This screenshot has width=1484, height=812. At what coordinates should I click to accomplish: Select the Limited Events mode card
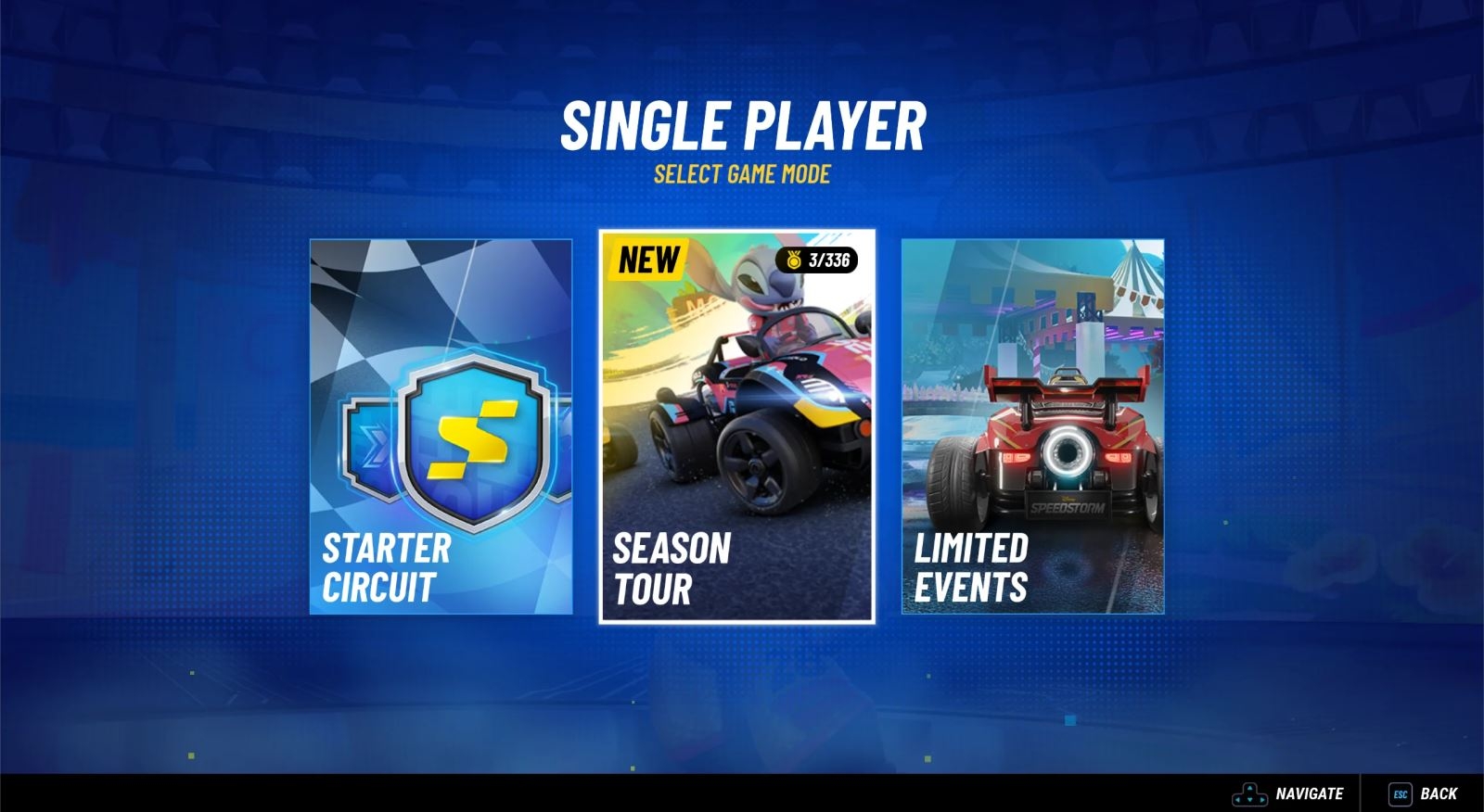coord(1034,426)
